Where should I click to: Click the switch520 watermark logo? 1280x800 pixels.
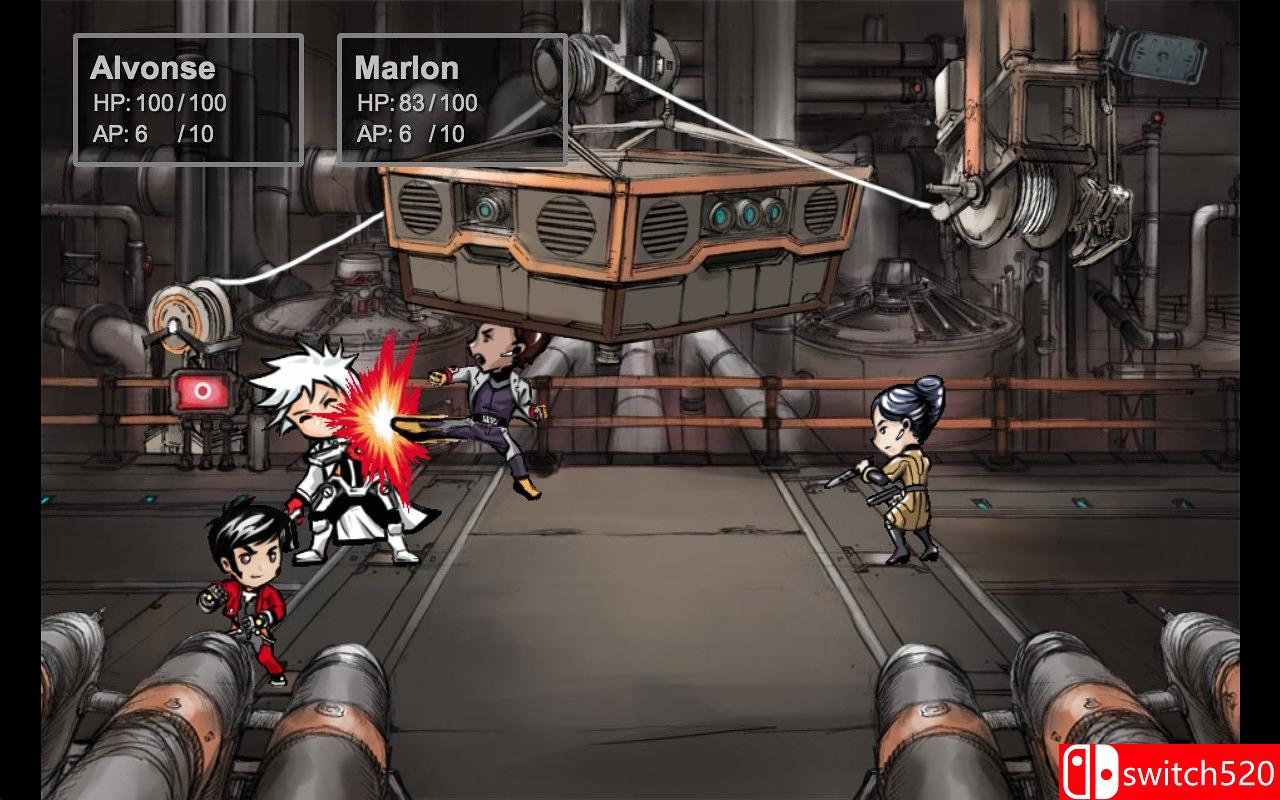pyautogui.click(x=1169, y=772)
